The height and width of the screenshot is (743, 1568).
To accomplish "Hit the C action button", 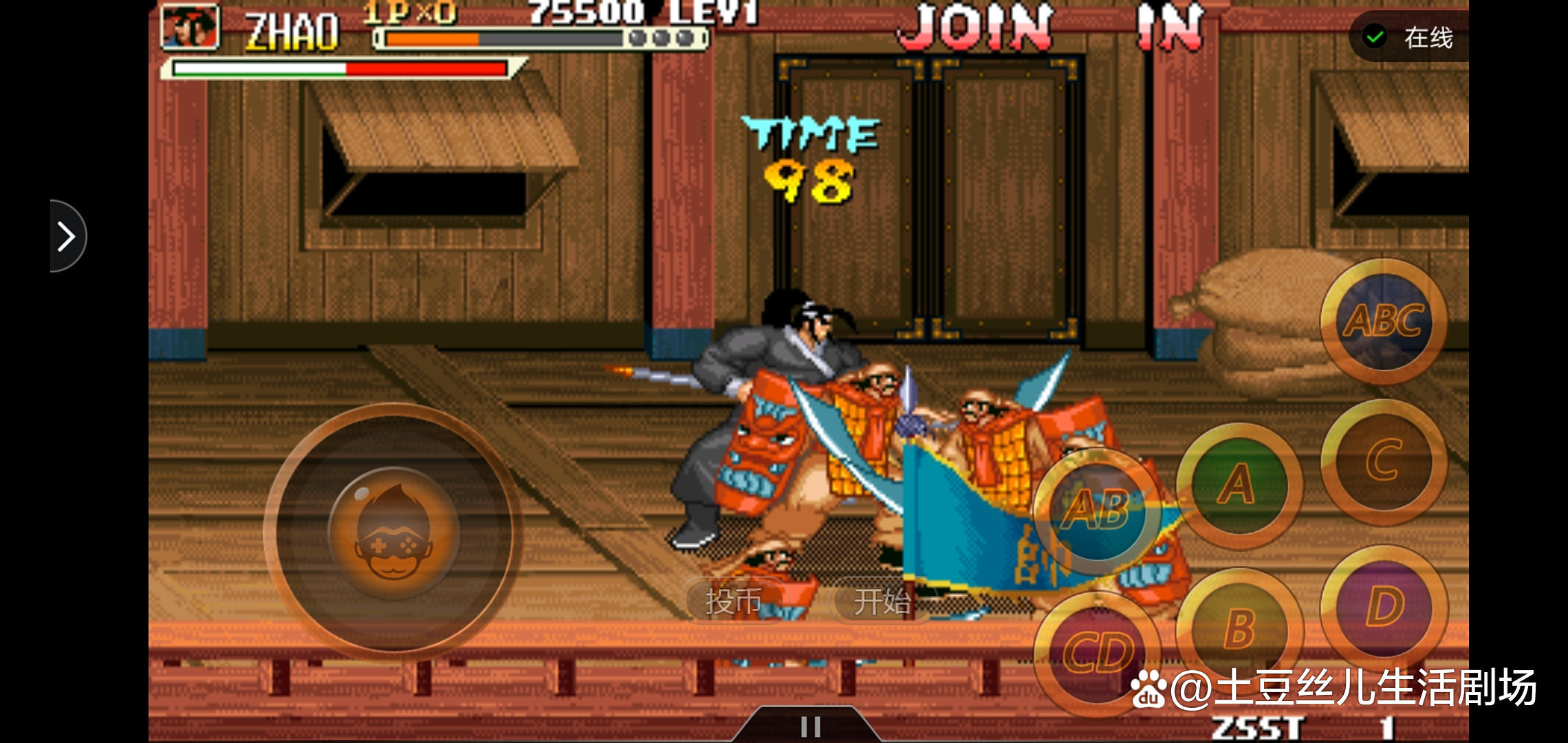I will [x=1384, y=462].
